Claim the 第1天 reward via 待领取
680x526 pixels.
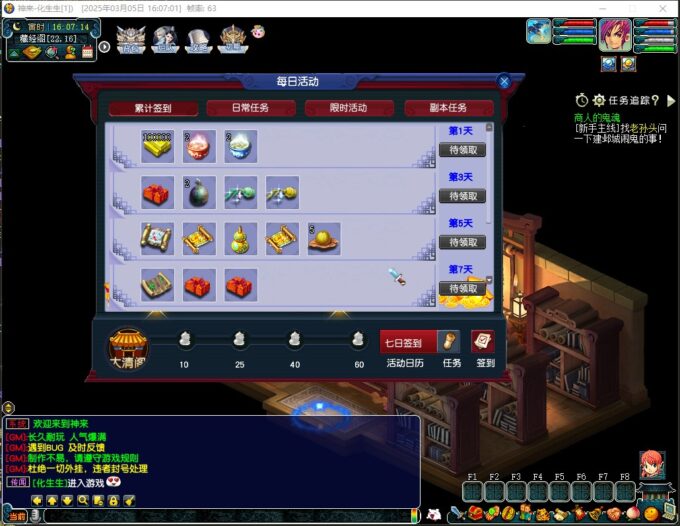tap(461, 150)
